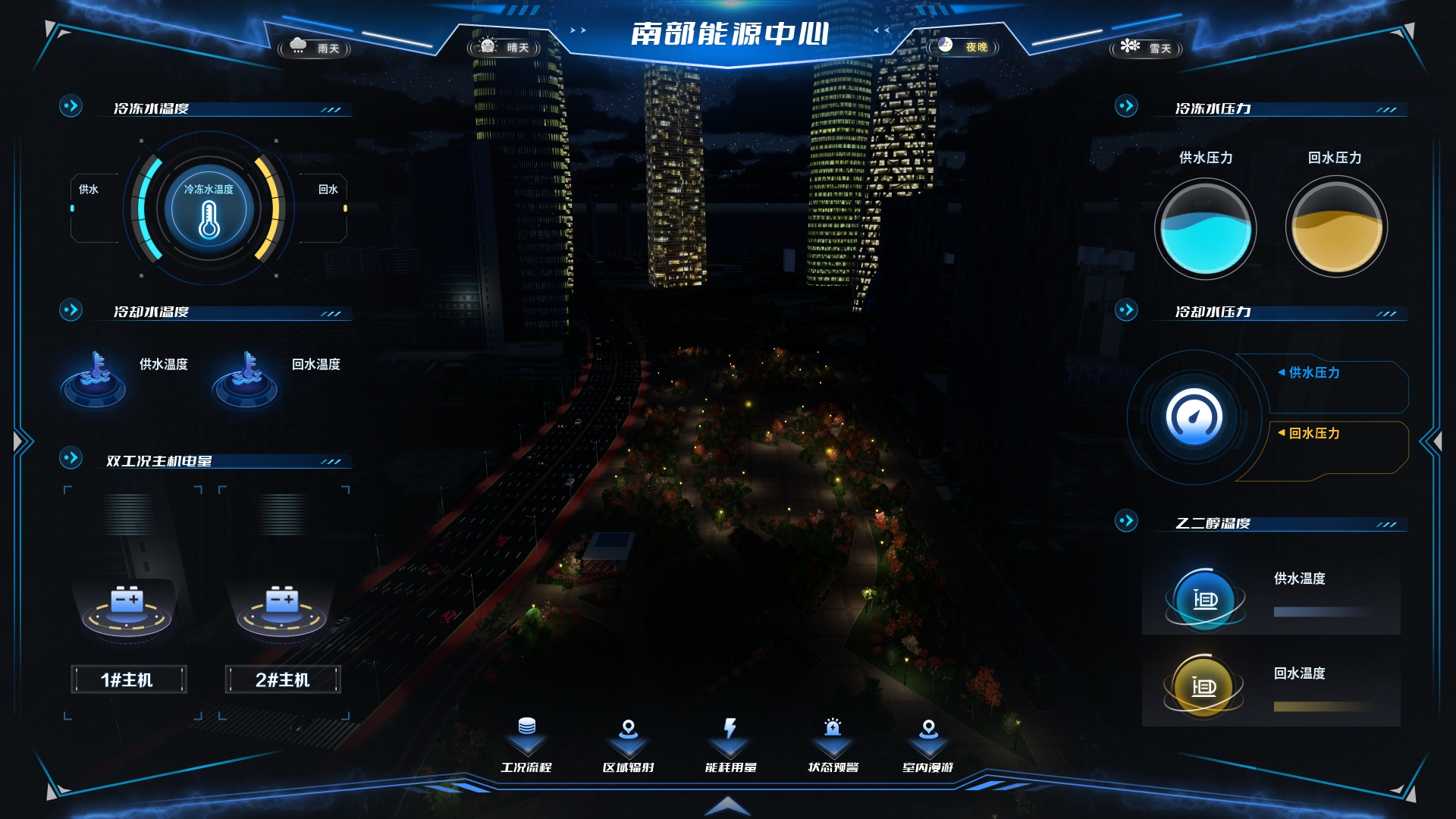This screenshot has width=1456, height=819.
Task: Click the blue 乙二醇 供水温度 icon
Action: 1204,599
